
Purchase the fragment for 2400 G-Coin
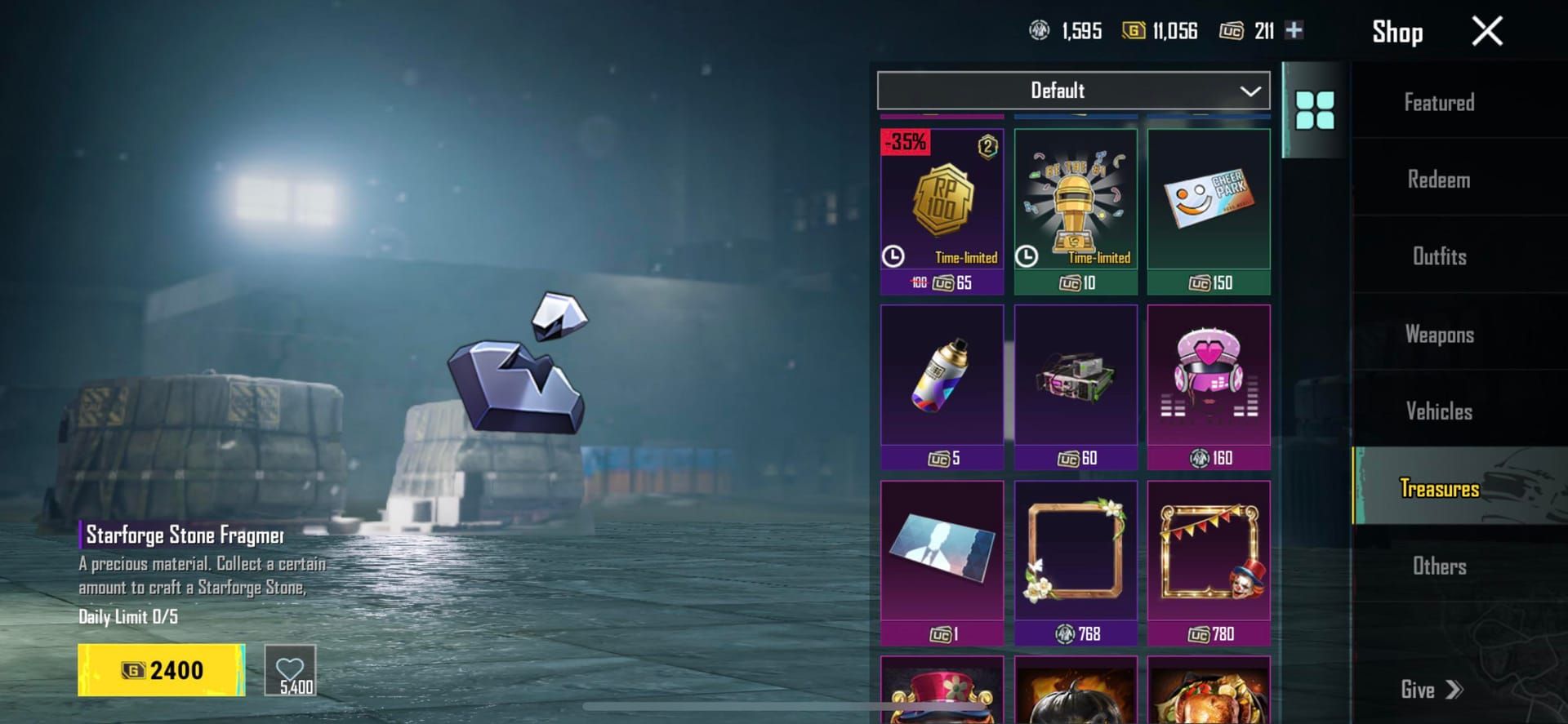pos(160,669)
